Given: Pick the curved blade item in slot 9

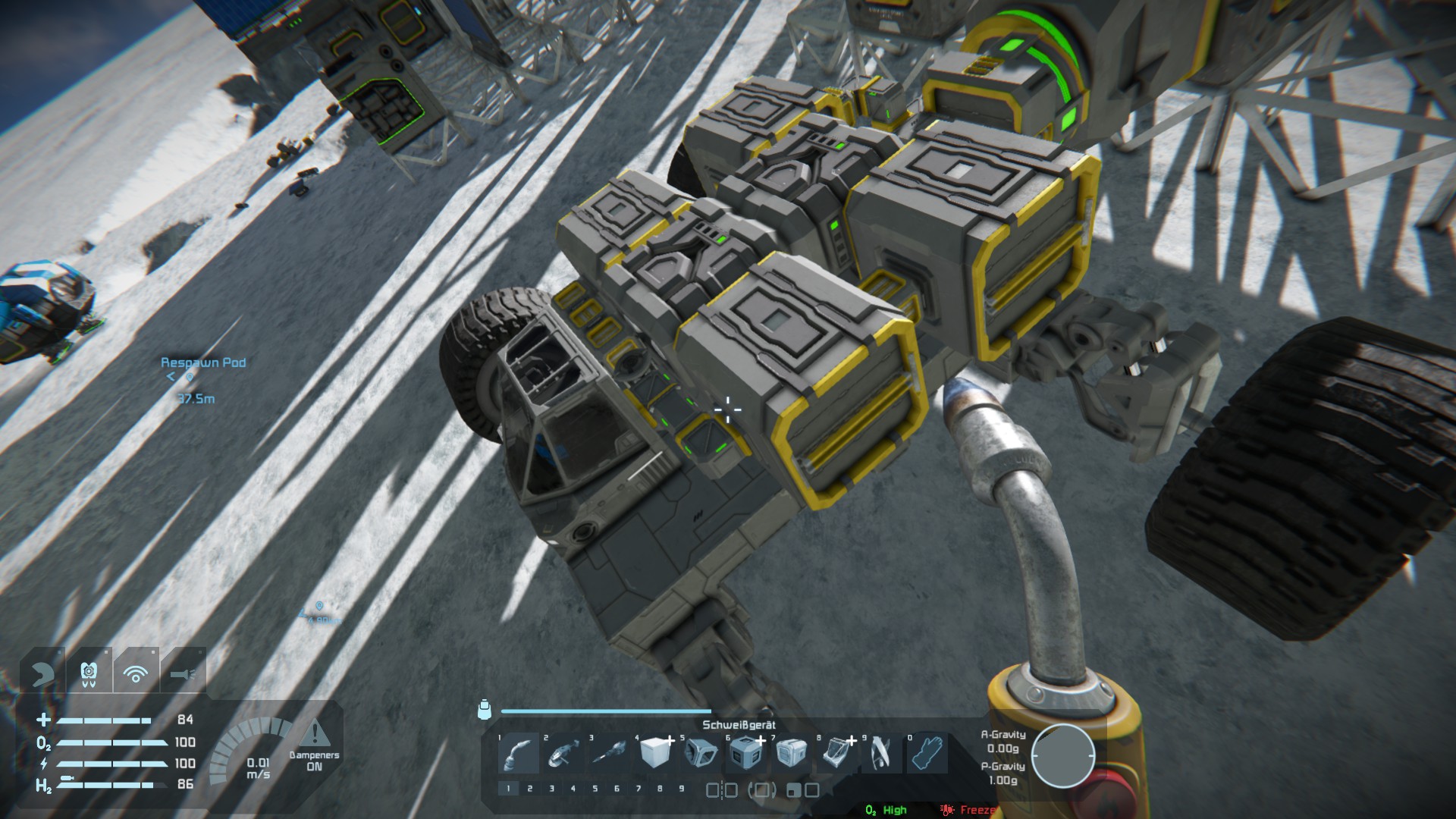Looking at the screenshot, I should coord(881,753).
